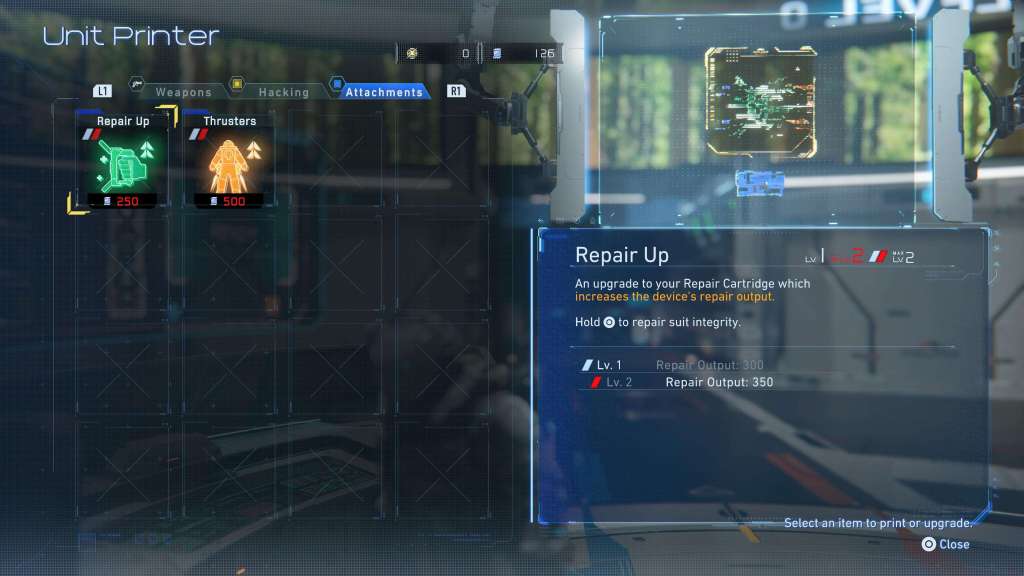The width and height of the screenshot is (1024, 576).
Task: Switch to the Weapons tab
Action: click(x=182, y=92)
